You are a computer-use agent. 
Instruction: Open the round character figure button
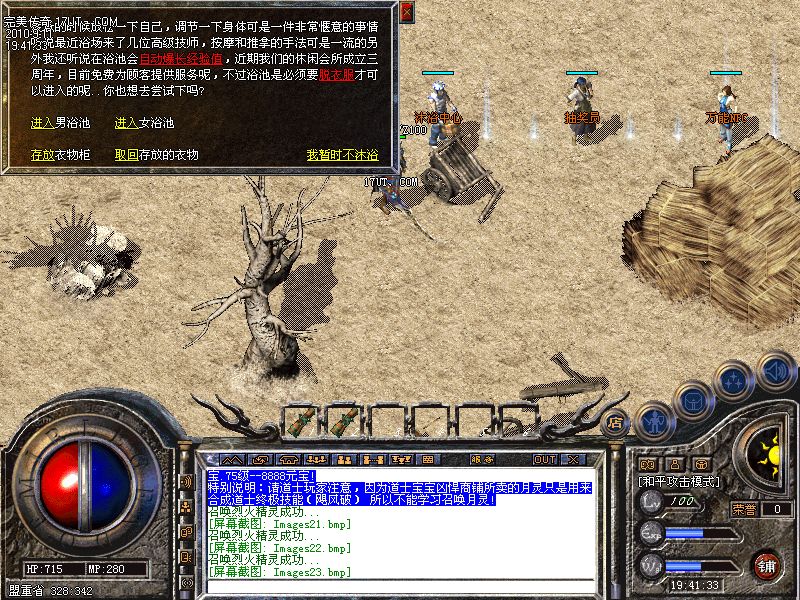tap(655, 421)
